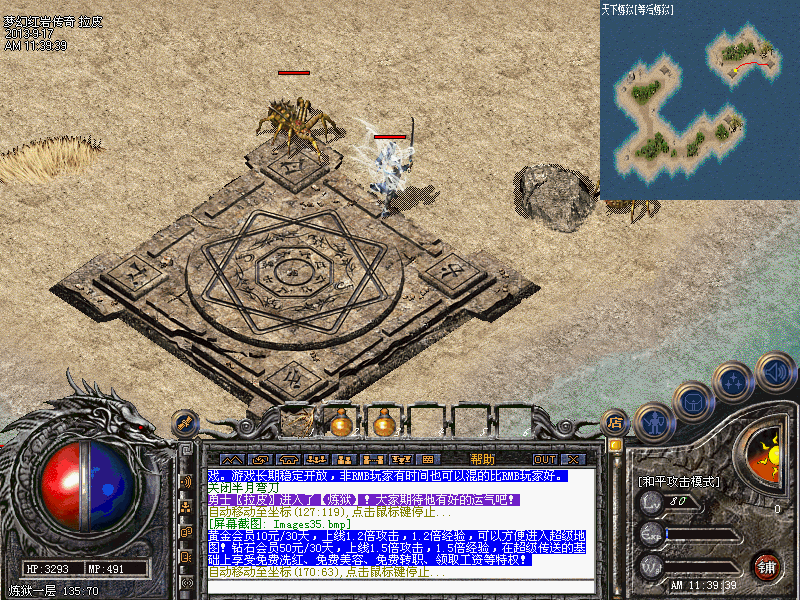800x600 pixels.
Task: Open the red 铺 stall button
Action: [767, 567]
